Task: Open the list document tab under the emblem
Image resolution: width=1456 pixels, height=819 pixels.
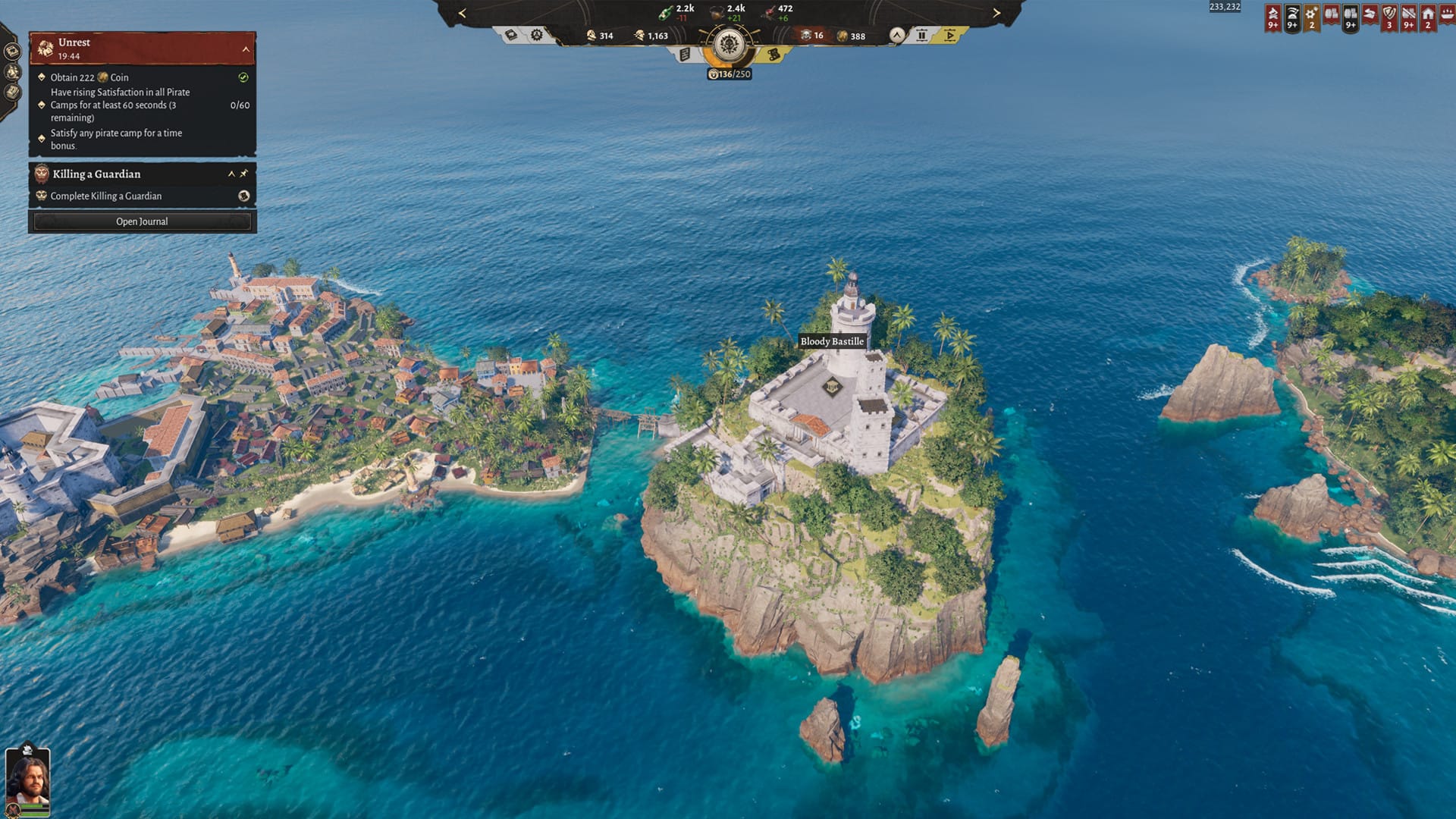Action: pyautogui.click(x=685, y=55)
